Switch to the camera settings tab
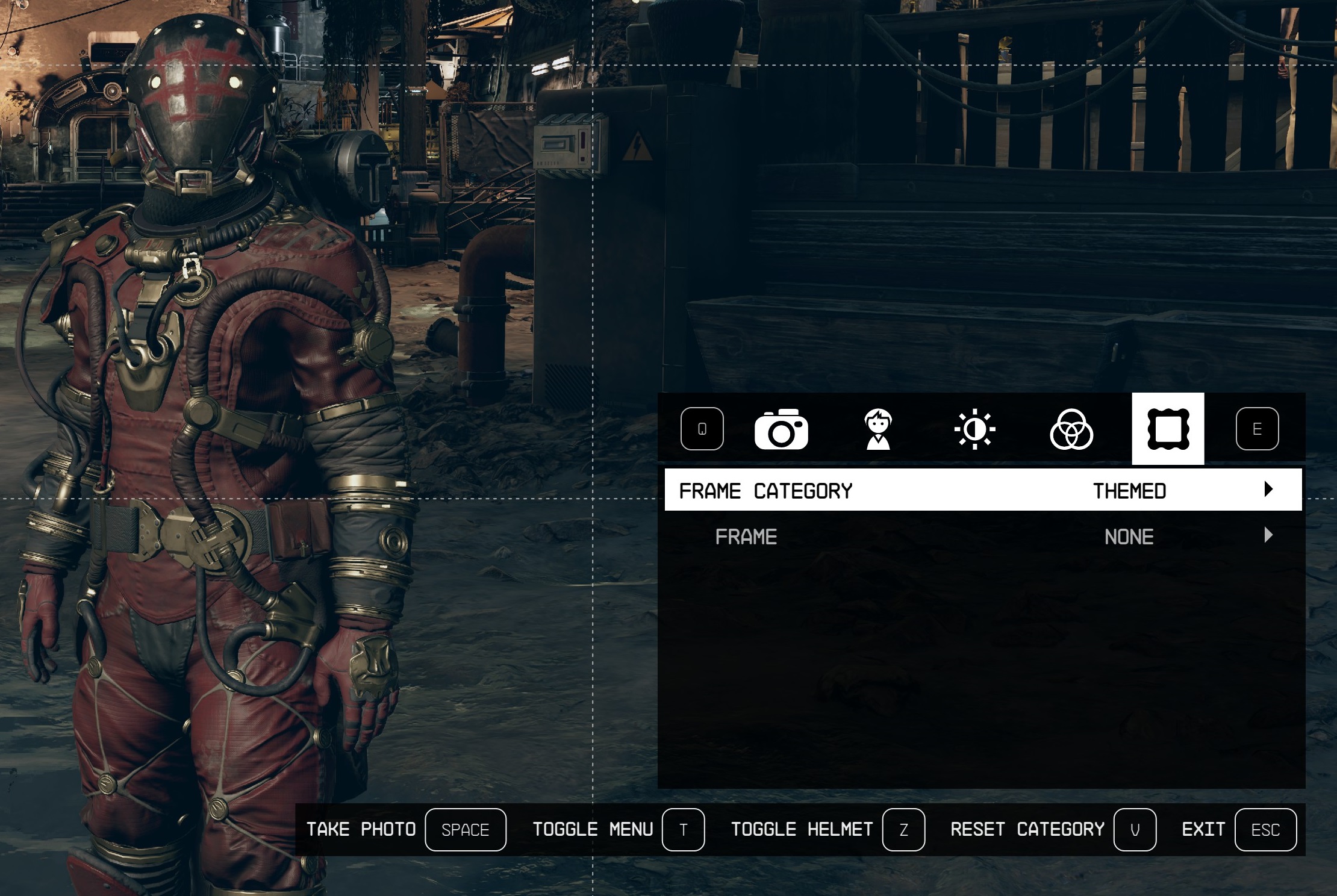 pos(781,429)
